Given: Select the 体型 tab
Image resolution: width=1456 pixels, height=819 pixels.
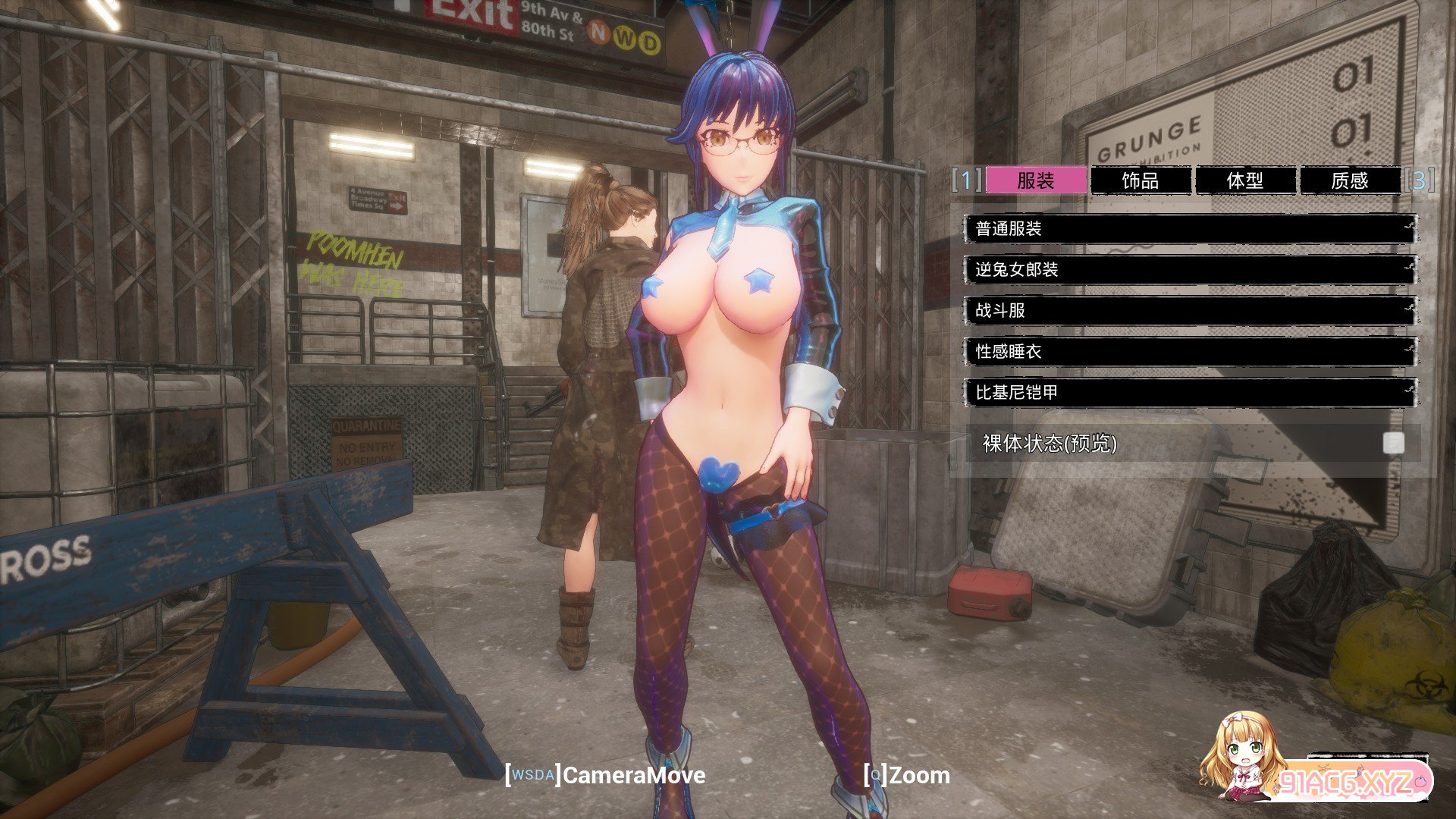Looking at the screenshot, I should (x=1244, y=180).
